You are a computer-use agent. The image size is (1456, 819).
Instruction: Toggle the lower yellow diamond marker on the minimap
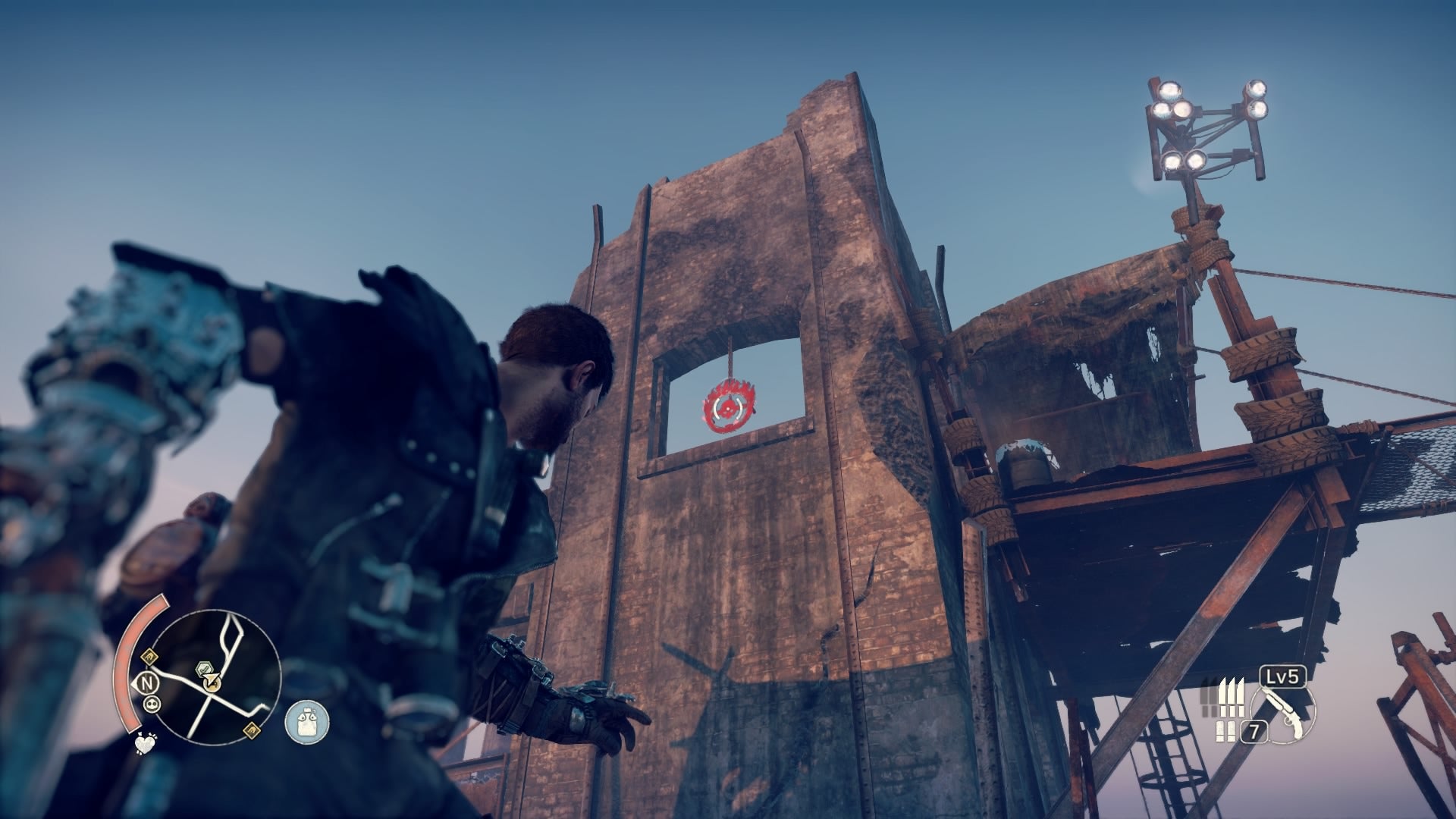251,730
